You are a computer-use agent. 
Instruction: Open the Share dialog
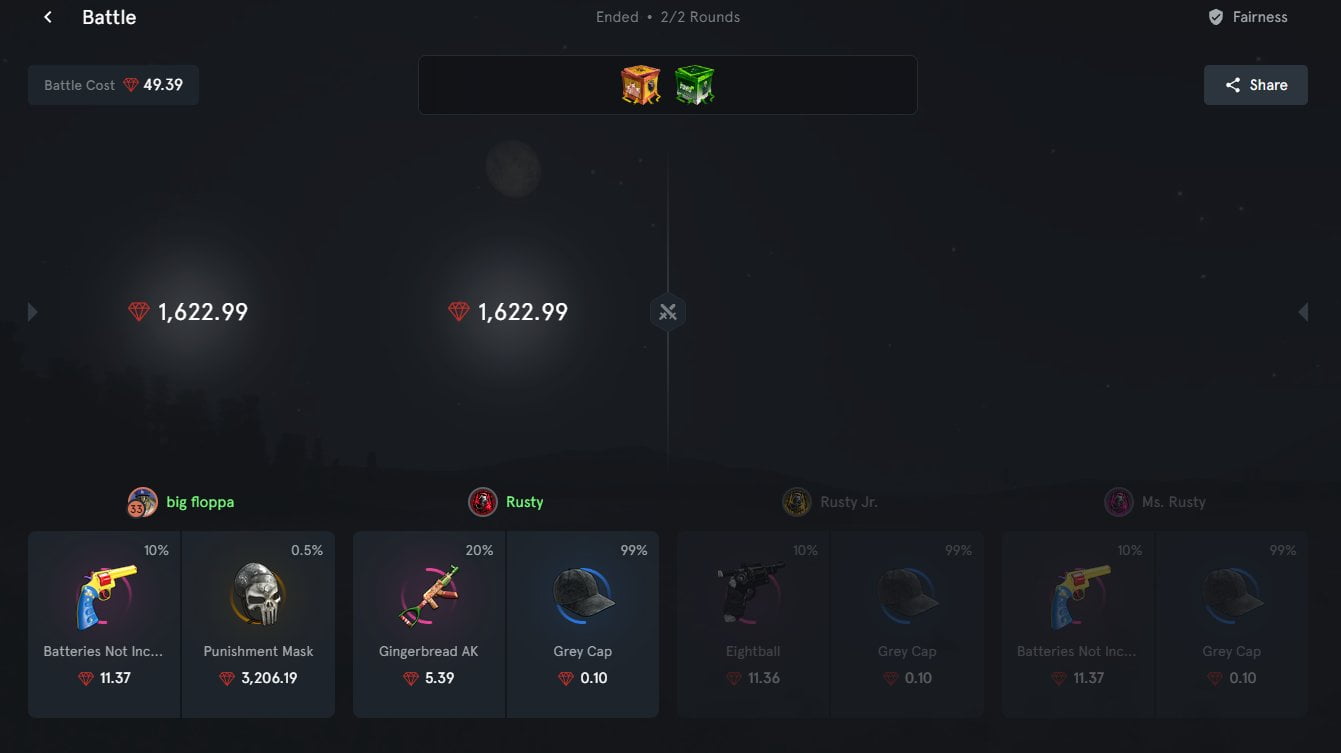click(x=1255, y=84)
